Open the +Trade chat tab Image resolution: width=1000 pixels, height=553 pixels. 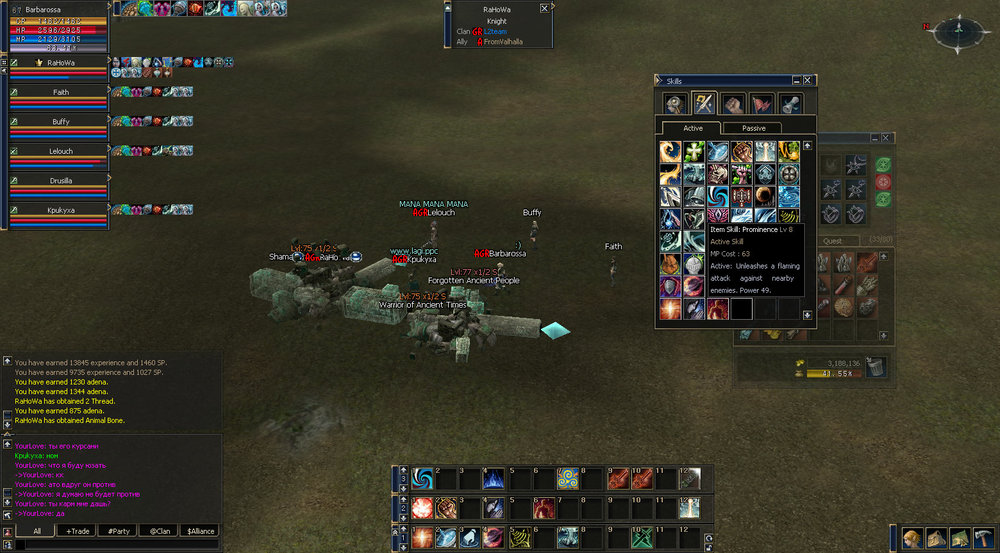77,531
